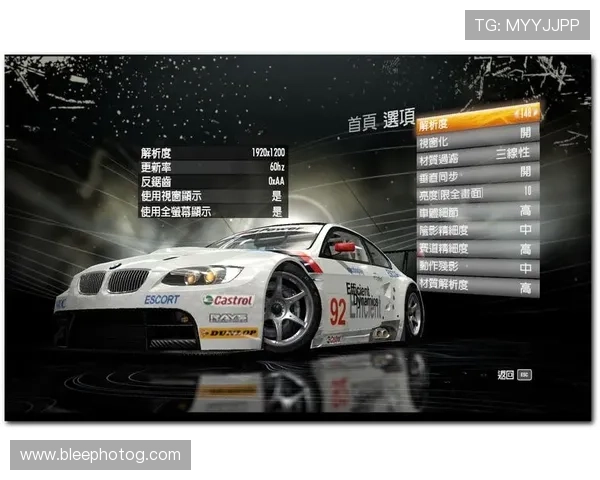The width and height of the screenshot is (600, 480).
Task: Adjust the 亮度 brightness setting row
Action: (478, 192)
